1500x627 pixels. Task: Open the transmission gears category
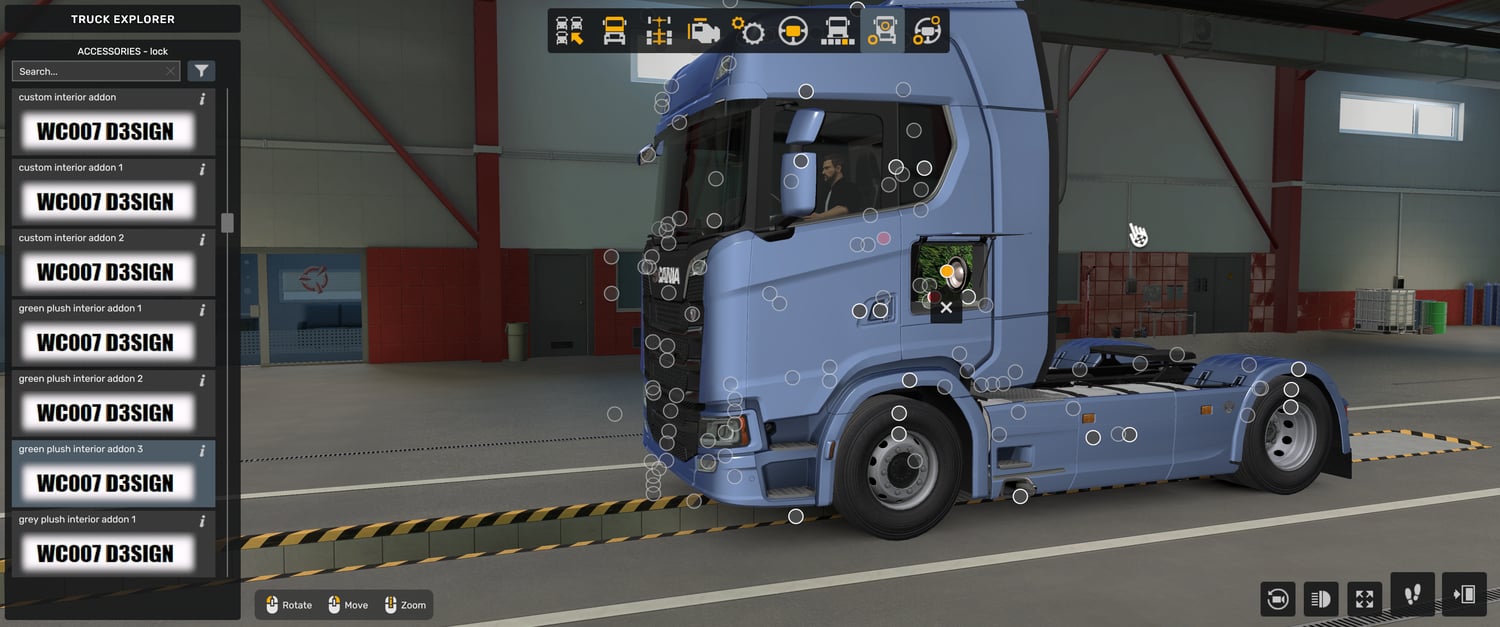click(748, 32)
